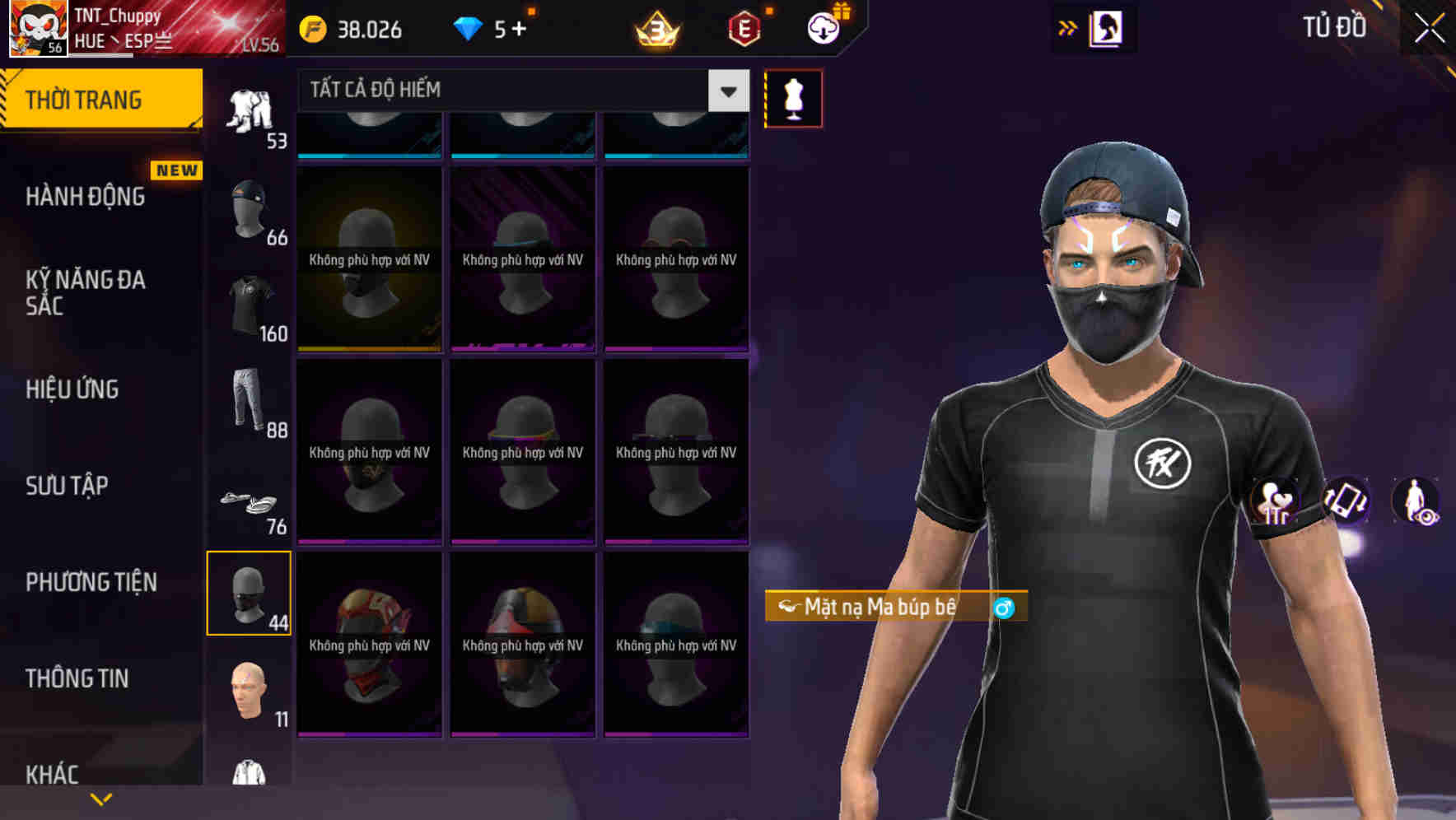Viewport: 1456px width, 820px height.
Task: Open the Elite Pass badge
Action: (744, 28)
